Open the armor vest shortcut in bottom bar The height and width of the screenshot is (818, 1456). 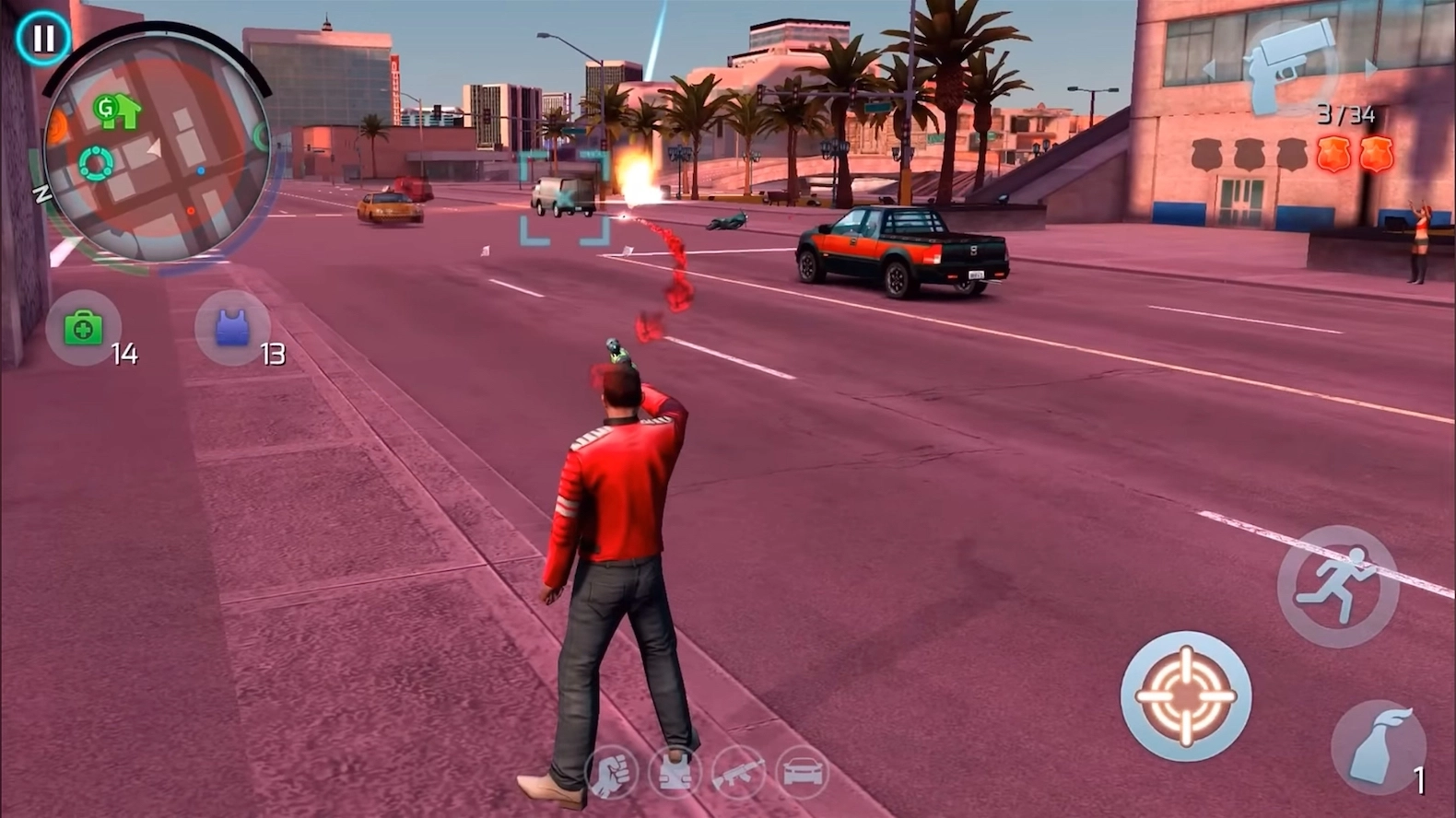(675, 772)
